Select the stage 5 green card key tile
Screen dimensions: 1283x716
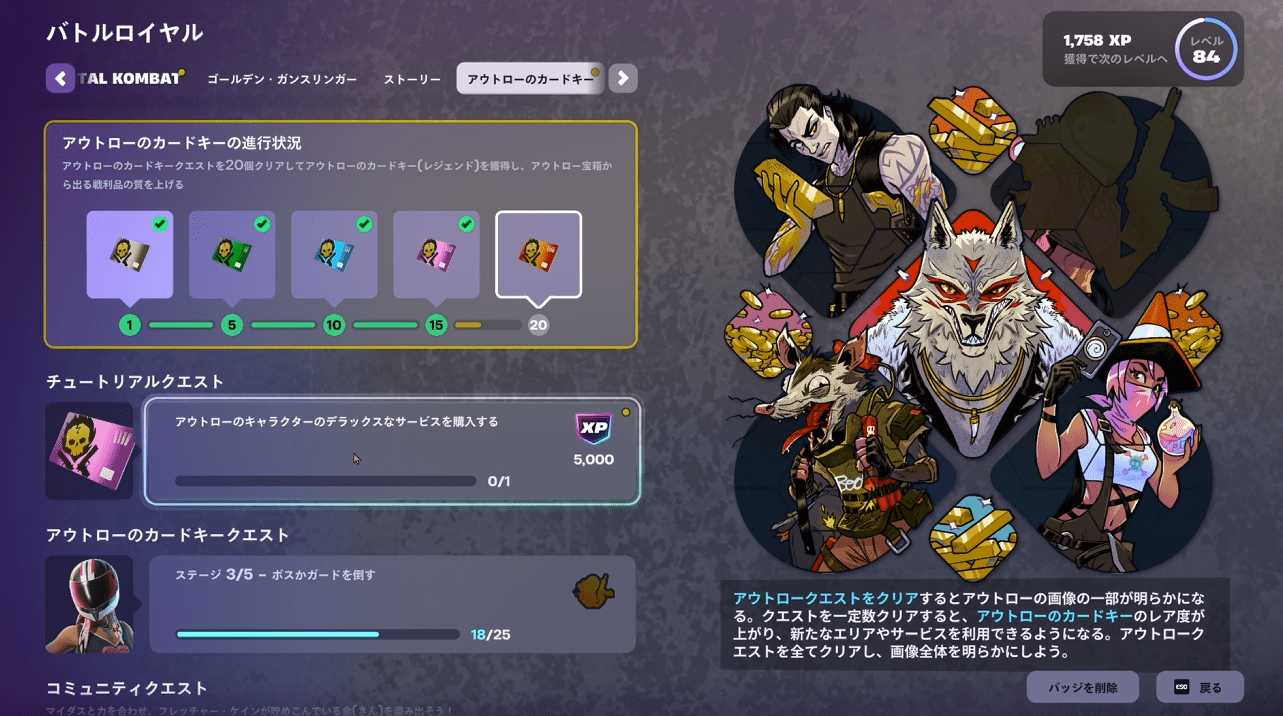point(232,254)
